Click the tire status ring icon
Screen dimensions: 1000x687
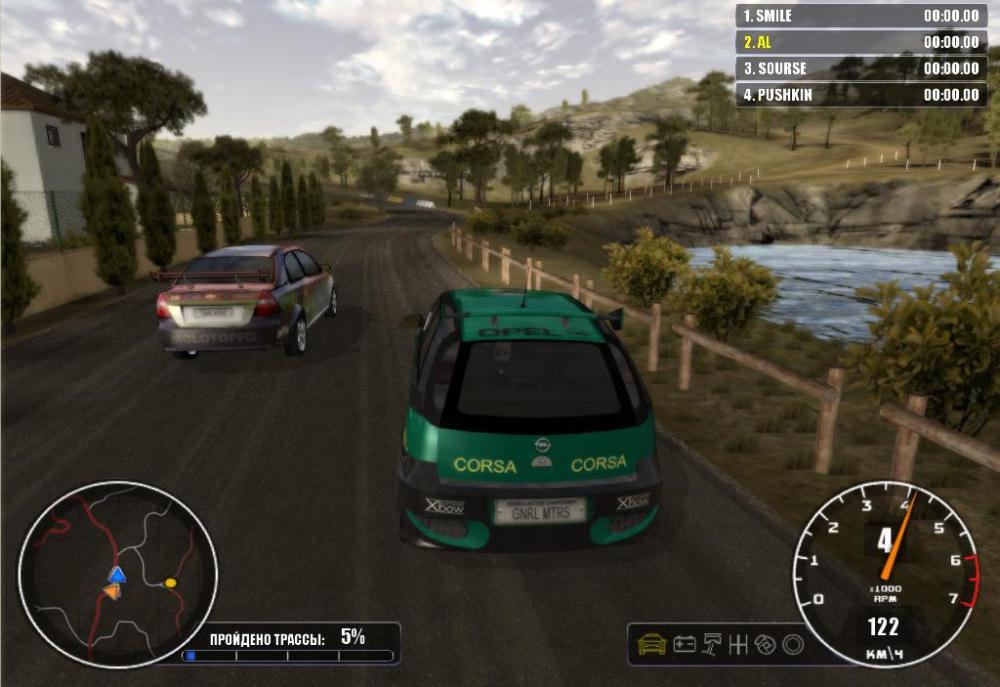click(x=793, y=645)
